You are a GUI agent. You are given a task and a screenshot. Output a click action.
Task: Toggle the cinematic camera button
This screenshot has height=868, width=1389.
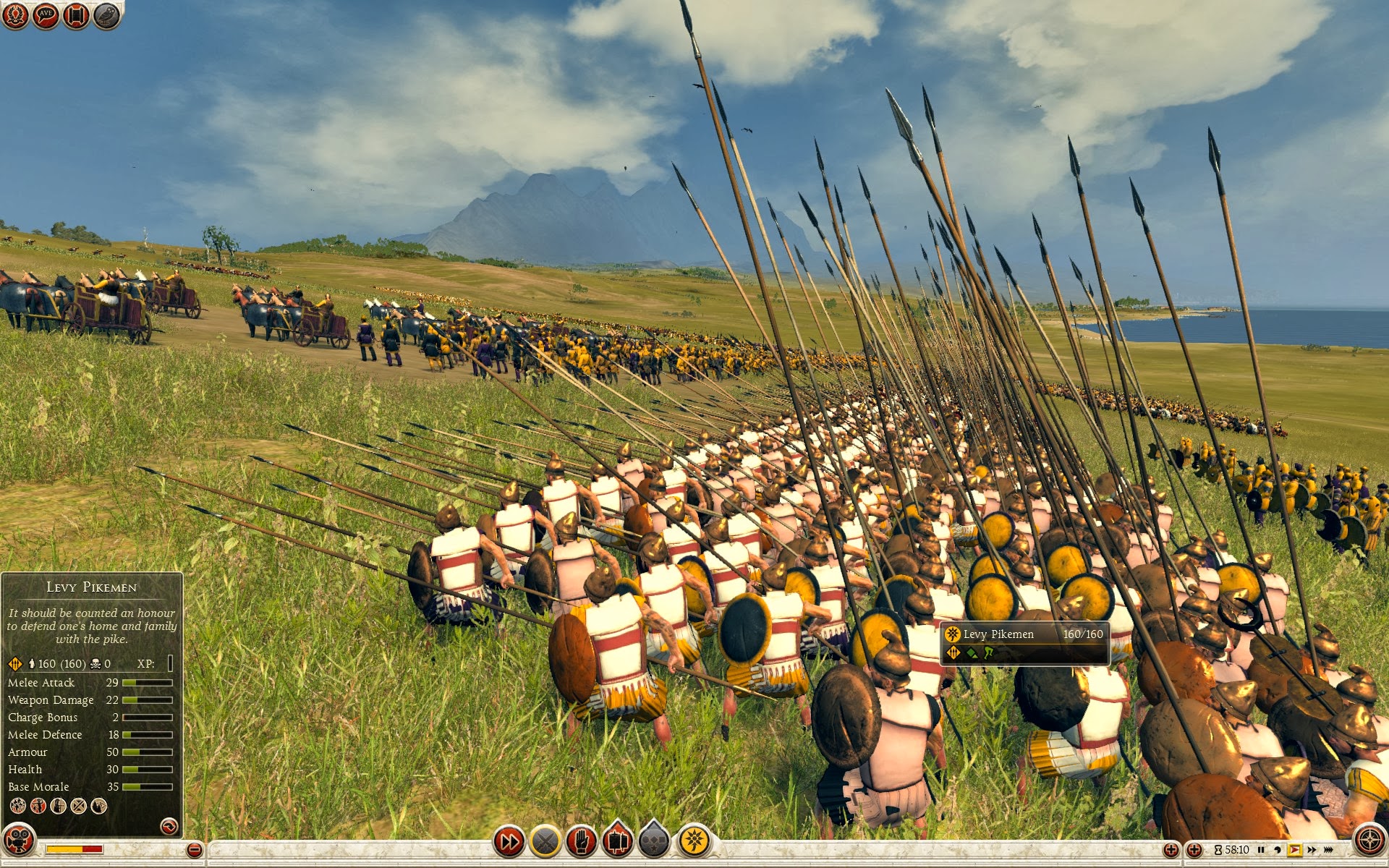(x=19, y=841)
